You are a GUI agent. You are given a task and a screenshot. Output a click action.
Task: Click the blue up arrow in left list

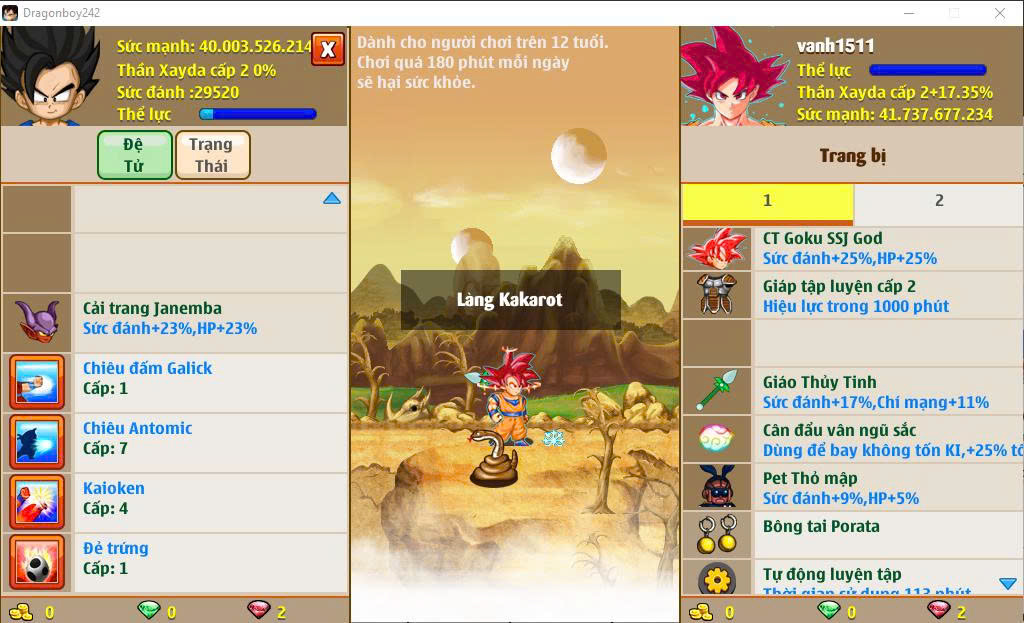click(332, 199)
